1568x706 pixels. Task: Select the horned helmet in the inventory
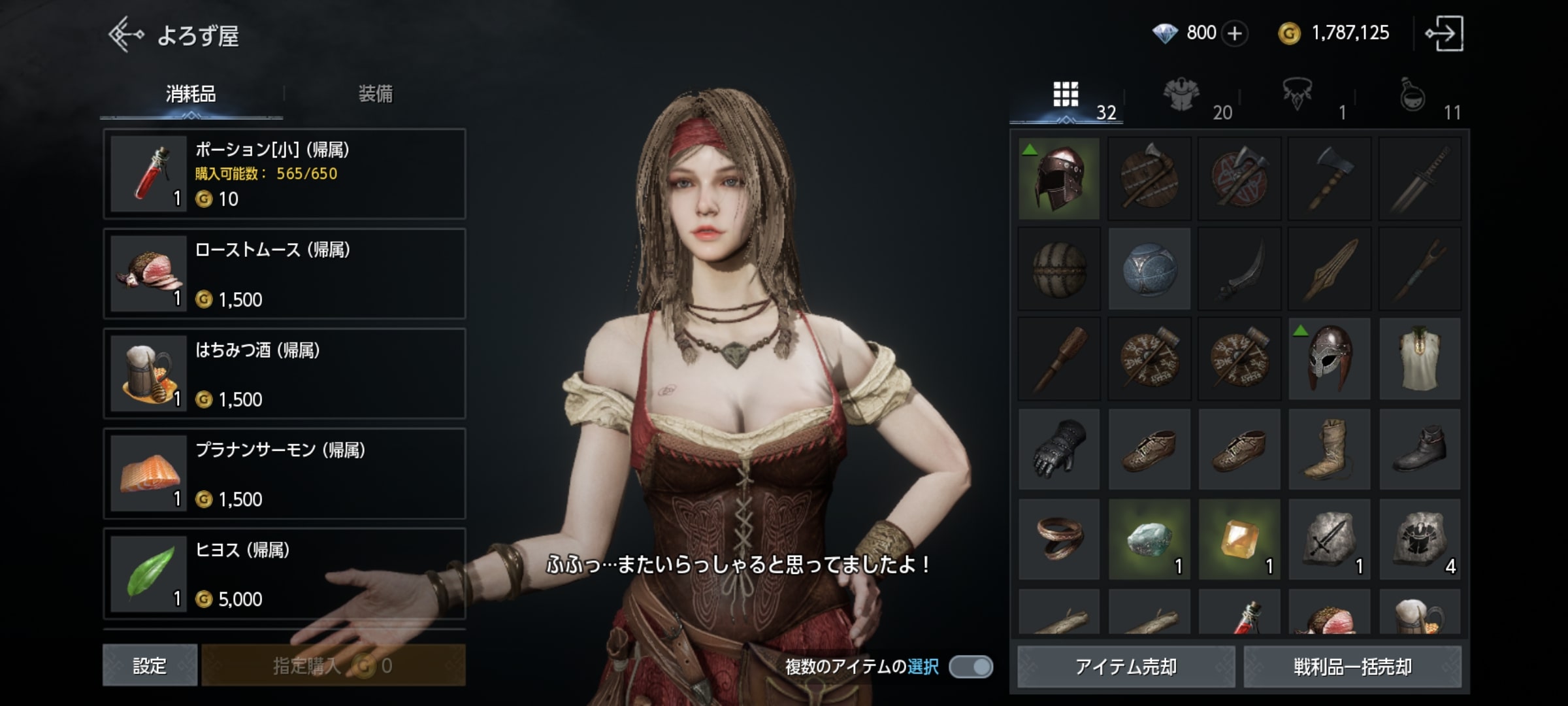1330,359
